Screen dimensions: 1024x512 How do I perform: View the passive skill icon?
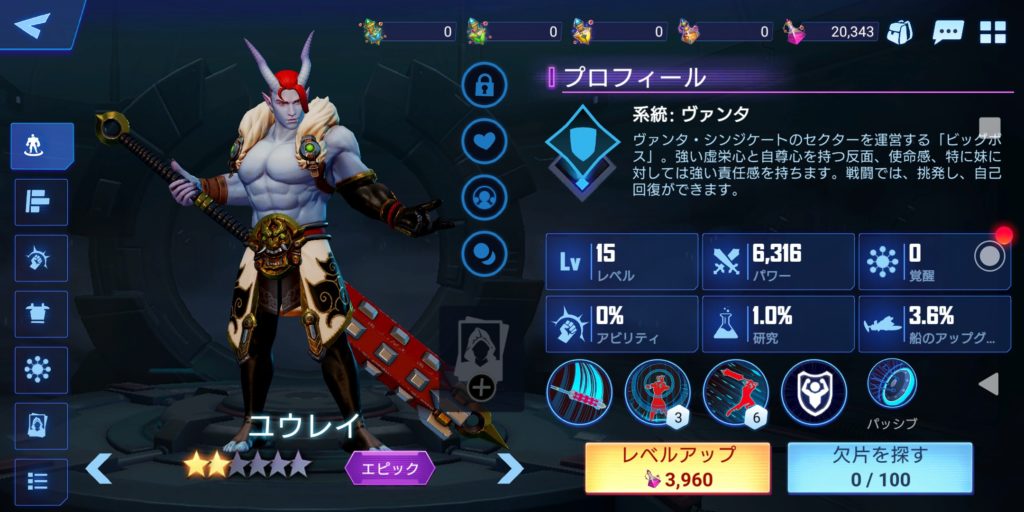click(x=891, y=384)
